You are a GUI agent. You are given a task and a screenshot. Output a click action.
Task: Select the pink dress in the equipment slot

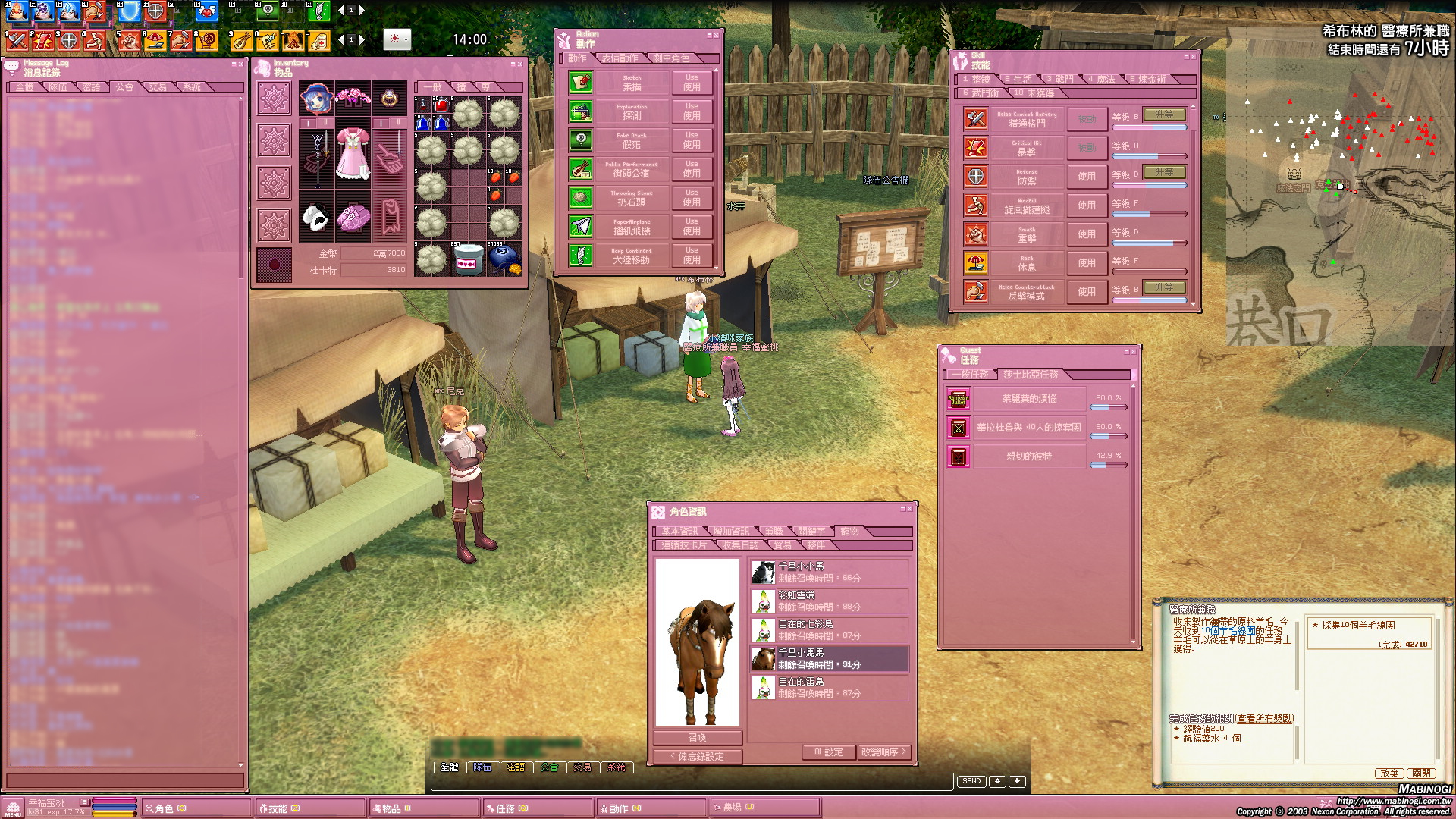point(353,155)
